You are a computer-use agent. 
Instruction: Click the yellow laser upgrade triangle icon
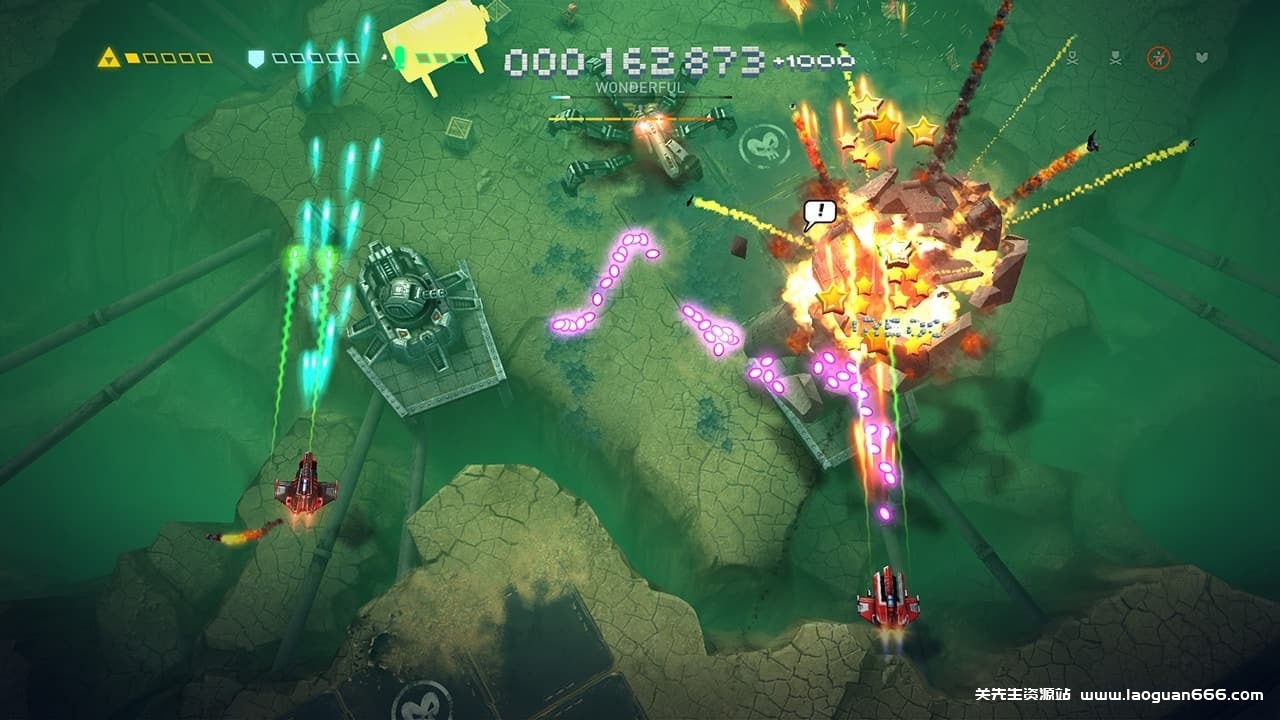click(x=108, y=59)
